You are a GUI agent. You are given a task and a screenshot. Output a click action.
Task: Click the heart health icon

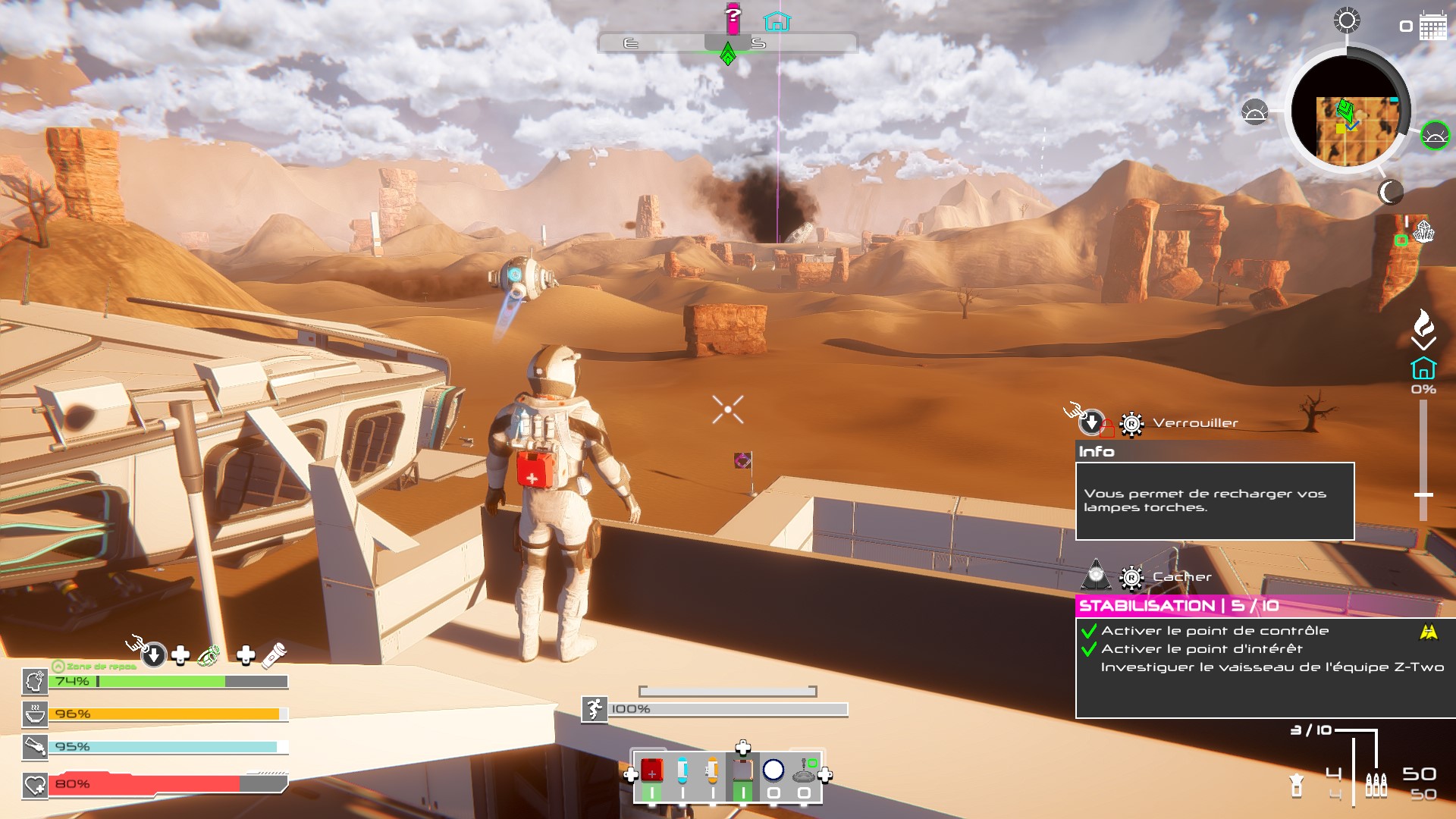[35, 785]
